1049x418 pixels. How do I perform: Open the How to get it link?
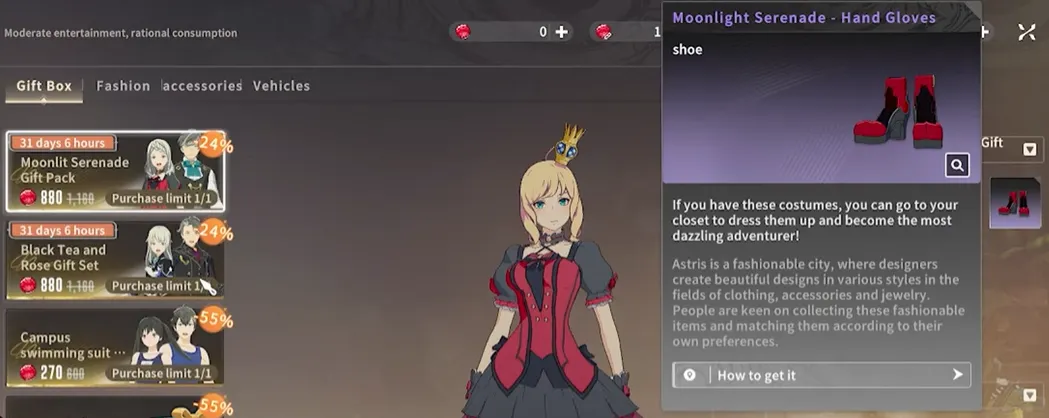822,375
